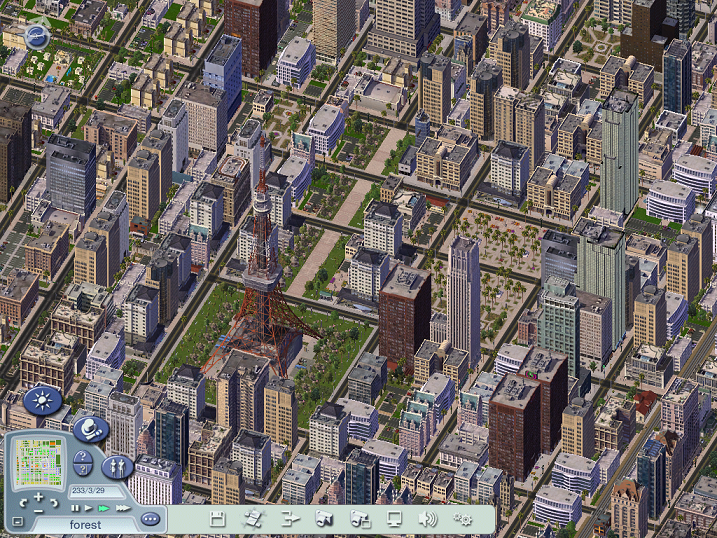The width and height of the screenshot is (717, 538).
Task: Zoom in with the plus button
Action: (39, 497)
